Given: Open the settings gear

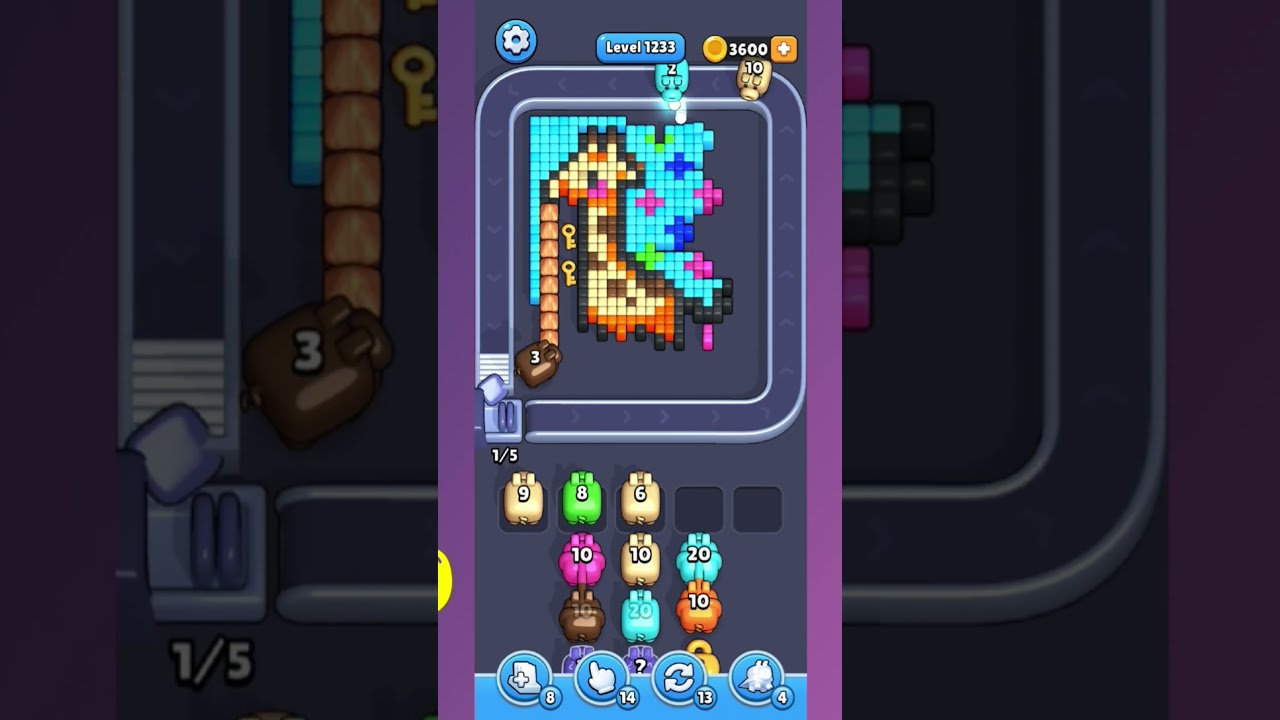Looking at the screenshot, I should 516,41.
